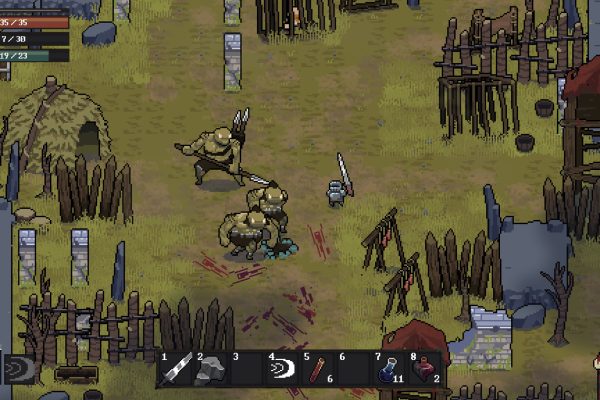The height and width of the screenshot is (400, 600).
Task: Use the red meat item in slot 8
Action: click(x=424, y=369)
